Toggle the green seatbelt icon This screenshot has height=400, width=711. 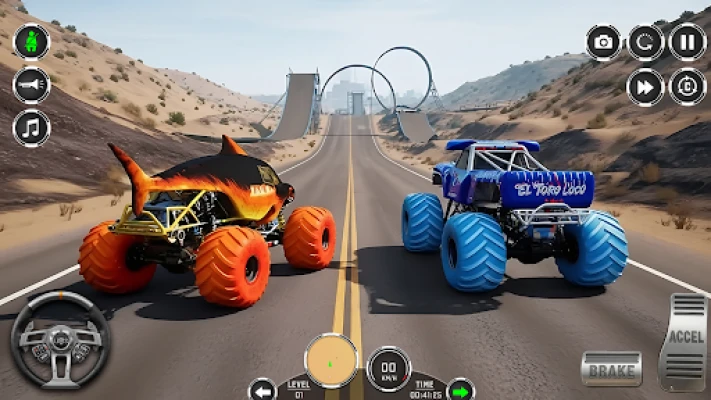(31, 42)
